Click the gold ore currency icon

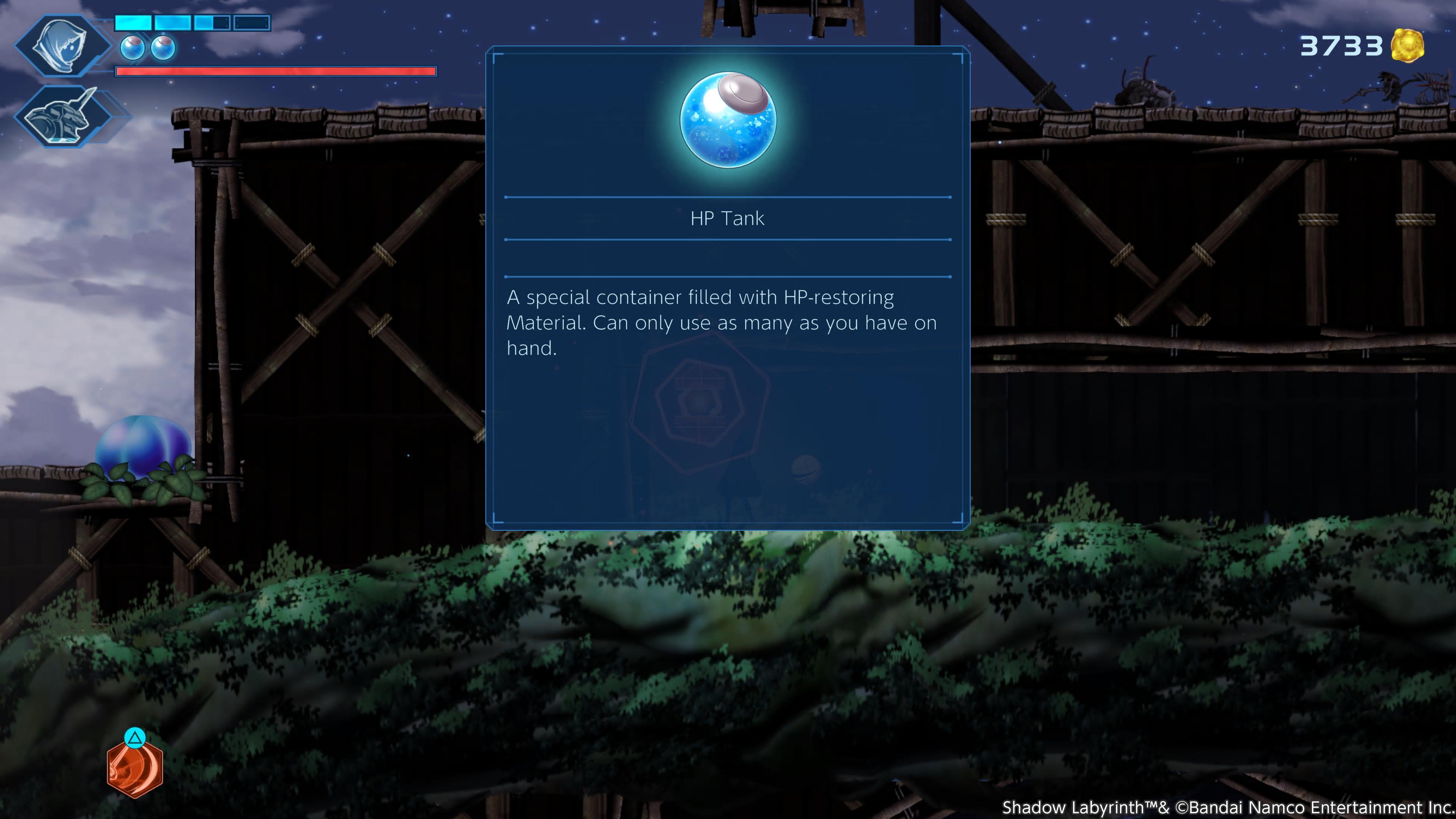1407,46
